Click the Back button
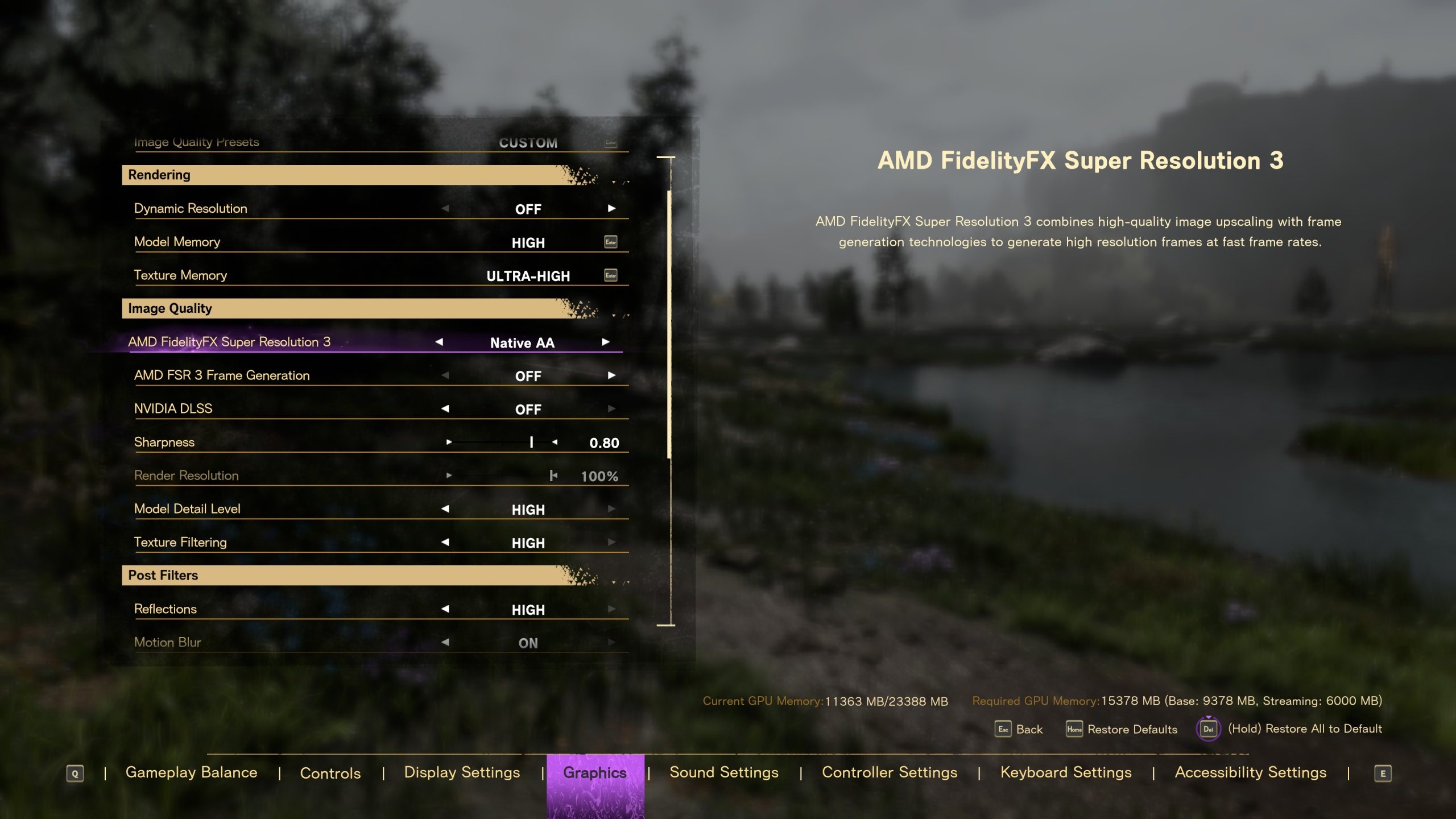This screenshot has width=1456, height=819. pos(1019,729)
